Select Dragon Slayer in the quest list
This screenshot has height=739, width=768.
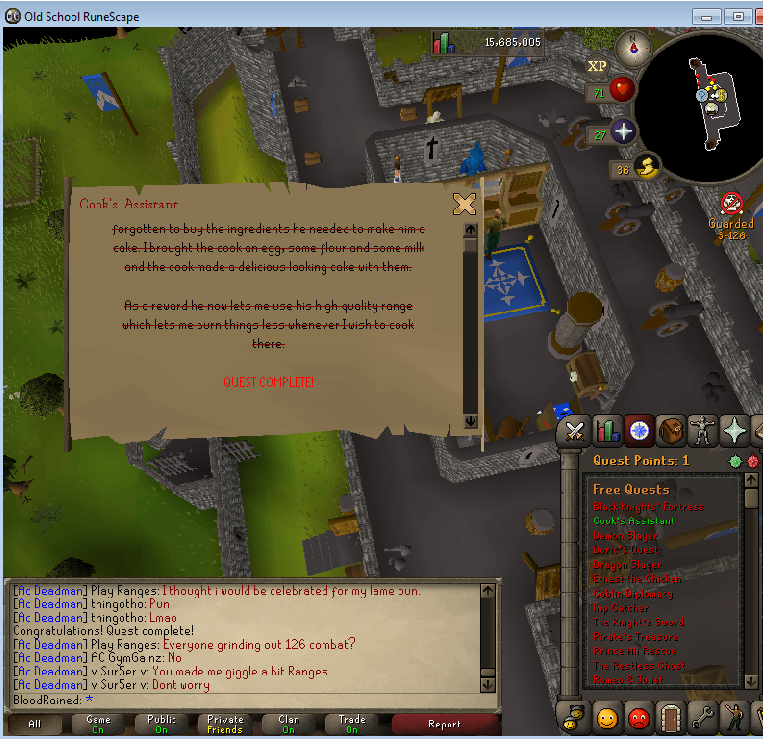(x=627, y=564)
